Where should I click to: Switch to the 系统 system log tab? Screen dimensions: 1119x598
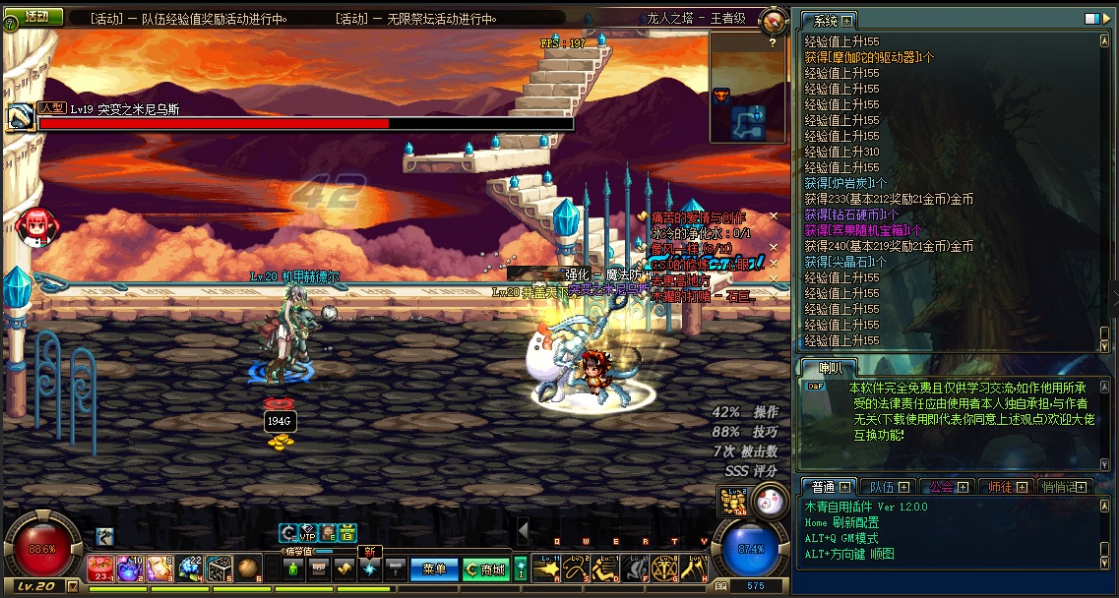pos(830,21)
